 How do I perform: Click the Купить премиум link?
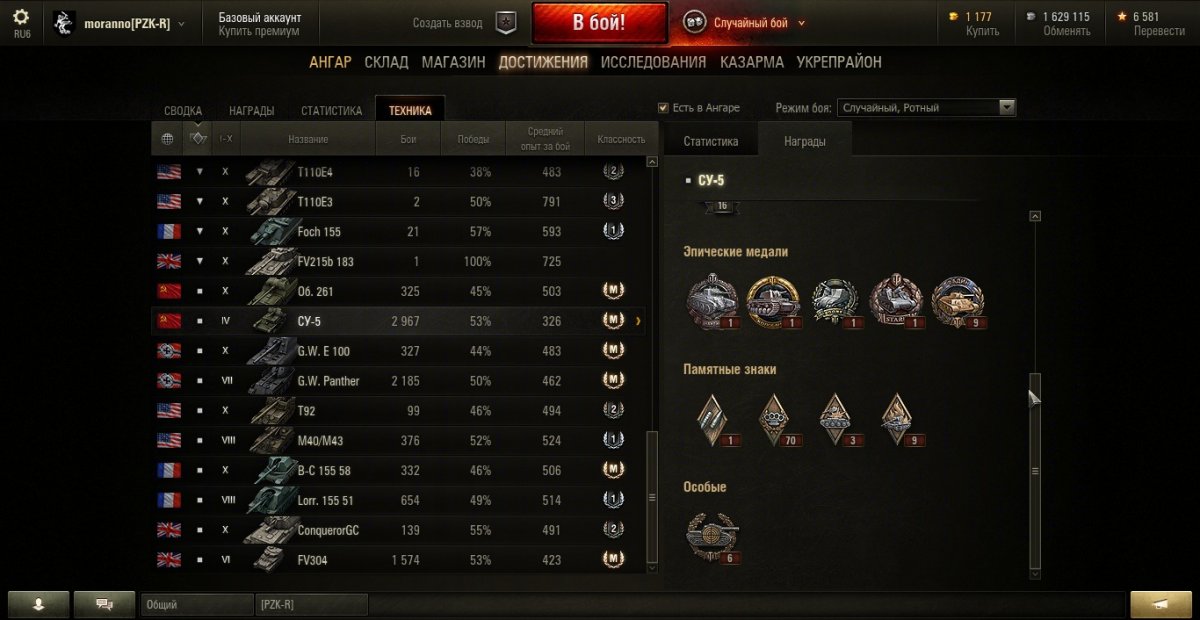tap(259, 31)
